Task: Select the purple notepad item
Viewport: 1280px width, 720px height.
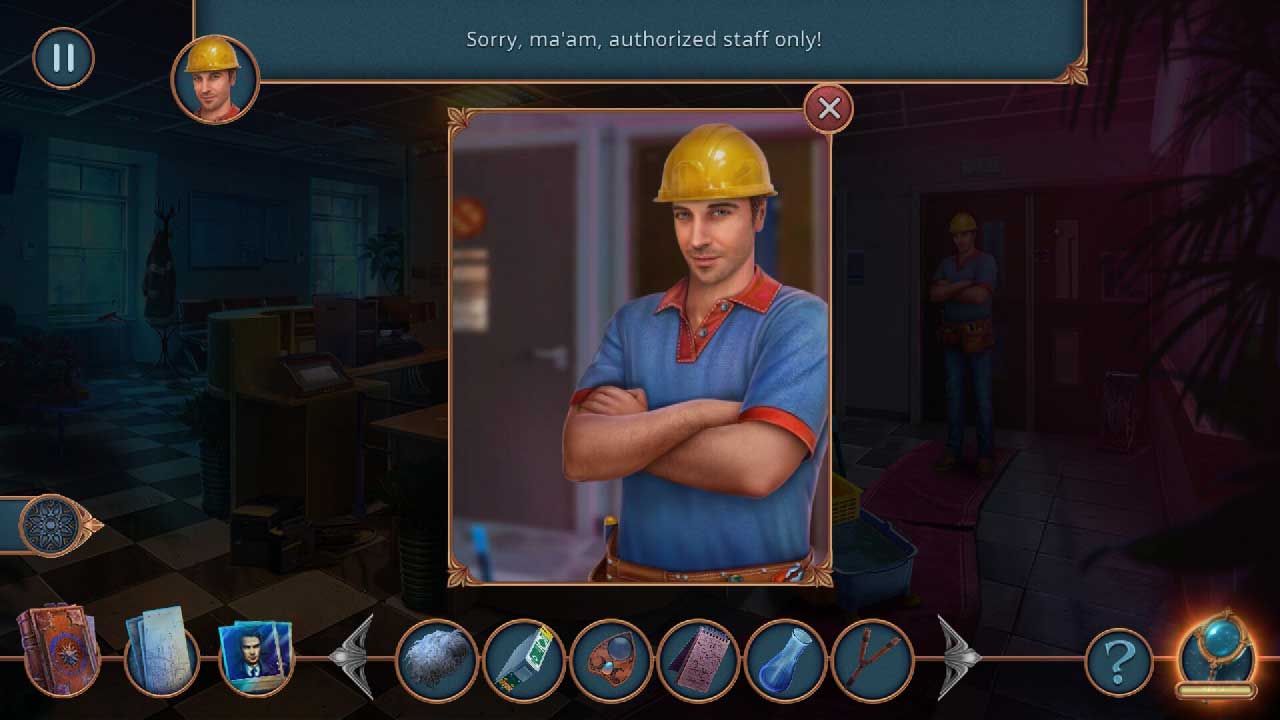Action: [x=697, y=660]
